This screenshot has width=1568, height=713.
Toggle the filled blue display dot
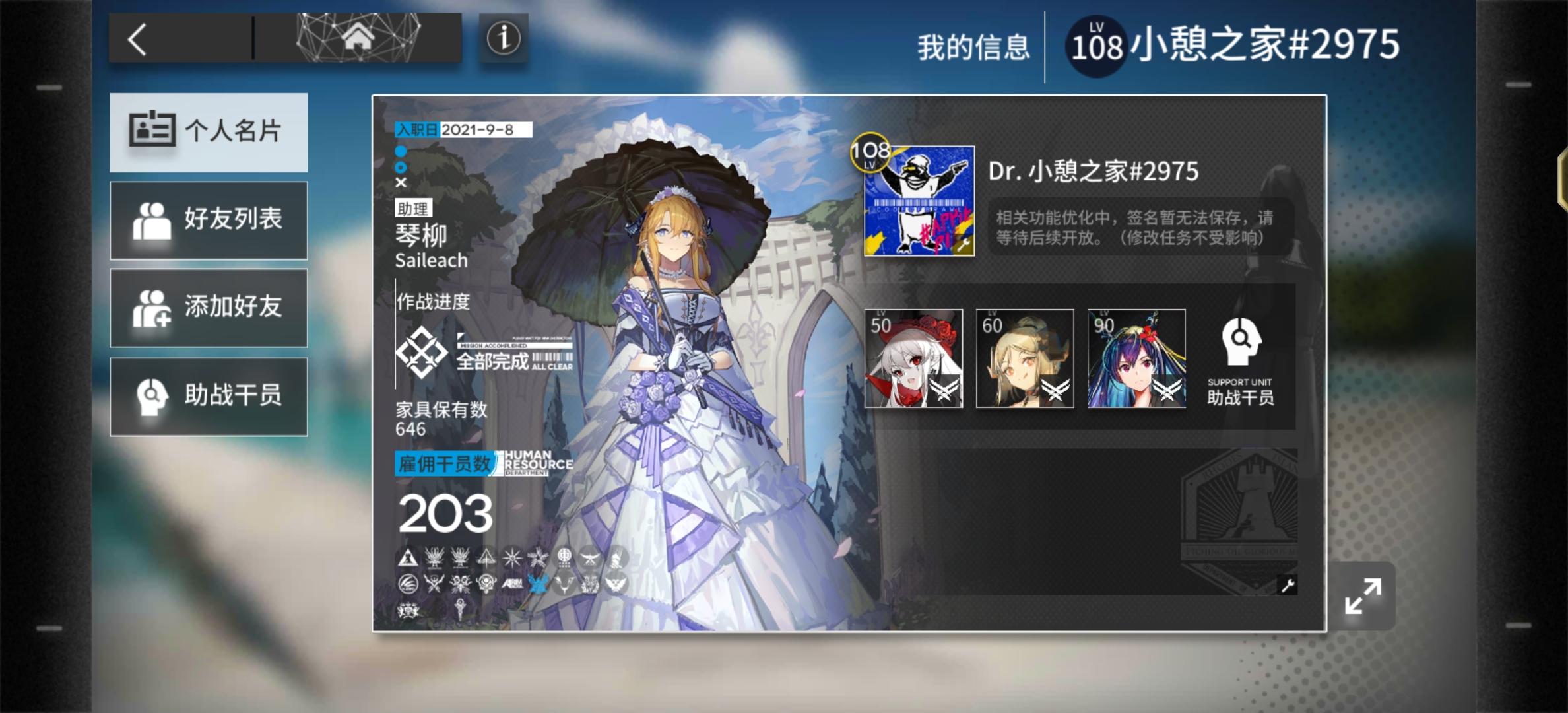pos(400,152)
